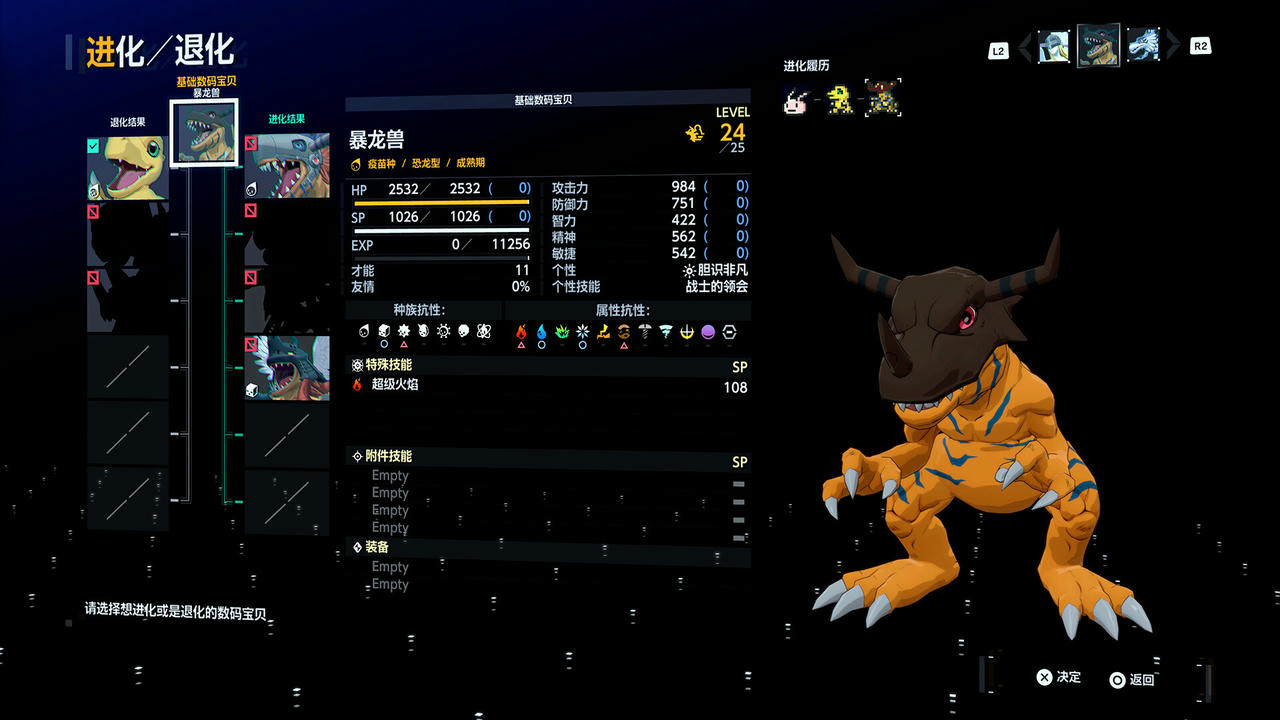The width and height of the screenshot is (1280, 720).
Task: Click the gear icon beside 特殊技能 header
Action: 358,365
